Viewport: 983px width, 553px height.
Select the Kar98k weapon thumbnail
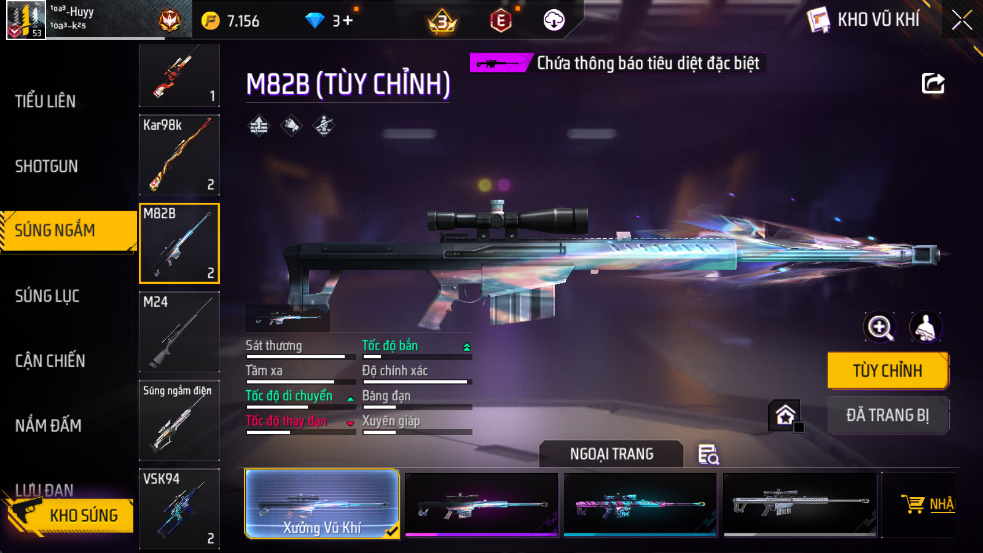[179, 155]
